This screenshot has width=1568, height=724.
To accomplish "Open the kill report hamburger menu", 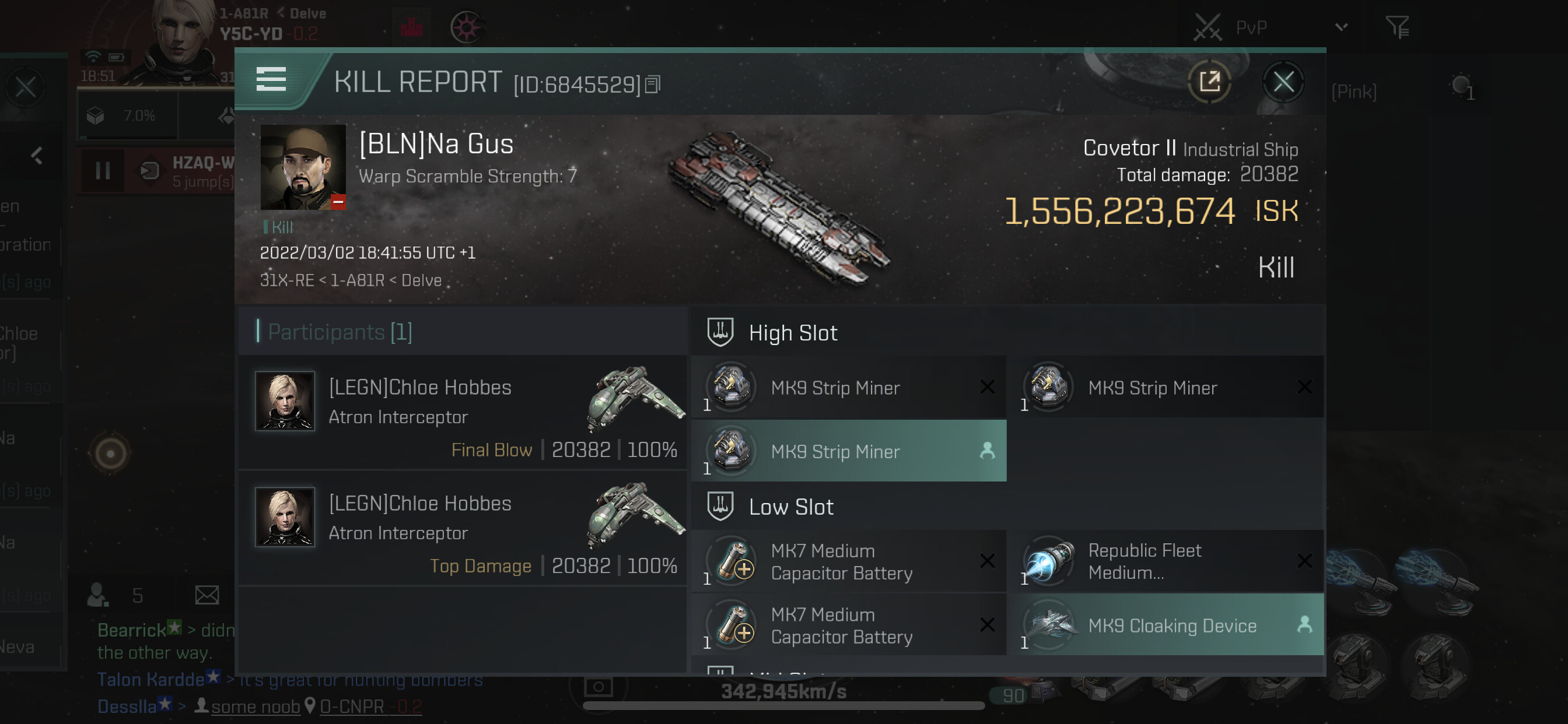I will pos(271,80).
